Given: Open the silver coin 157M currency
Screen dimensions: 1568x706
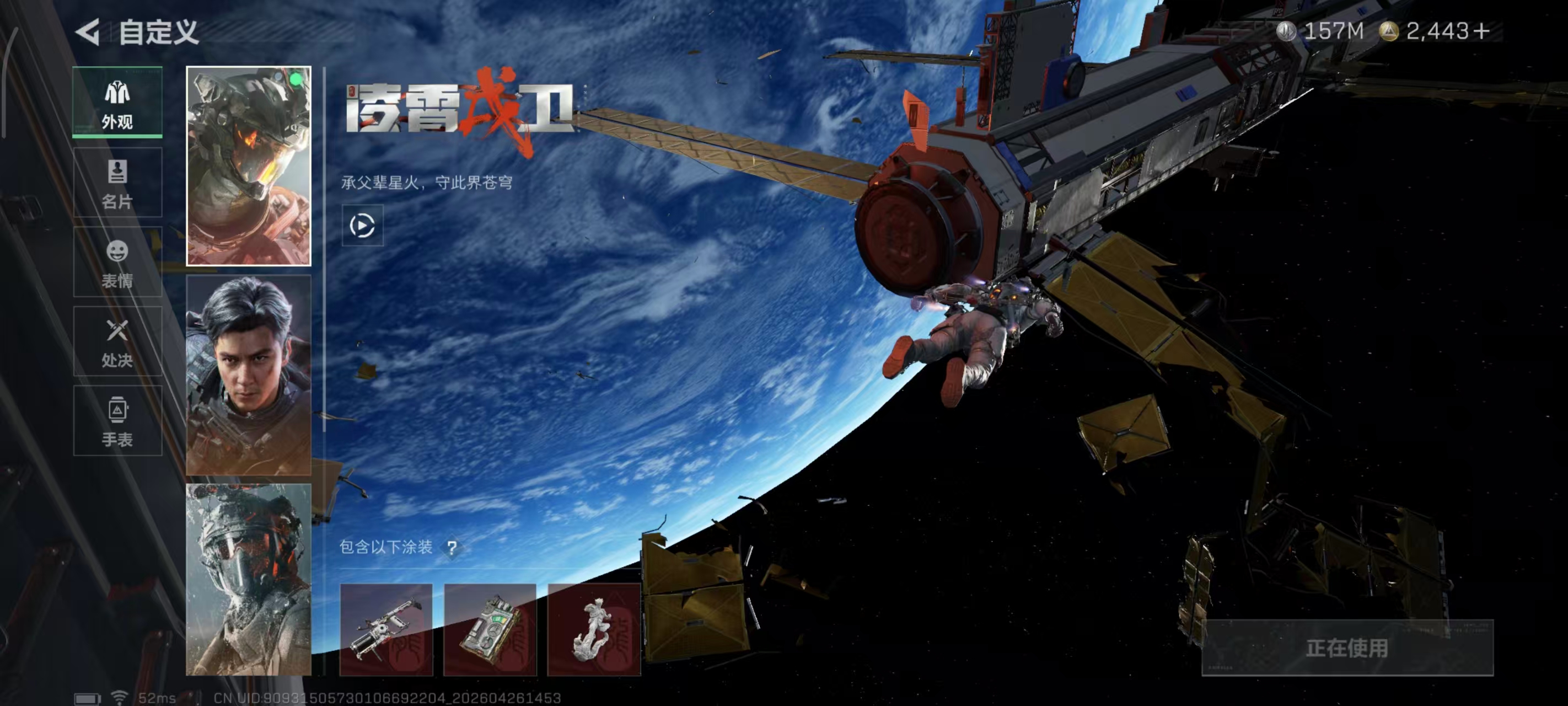Looking at the screenshot, I should [1321, 30].
